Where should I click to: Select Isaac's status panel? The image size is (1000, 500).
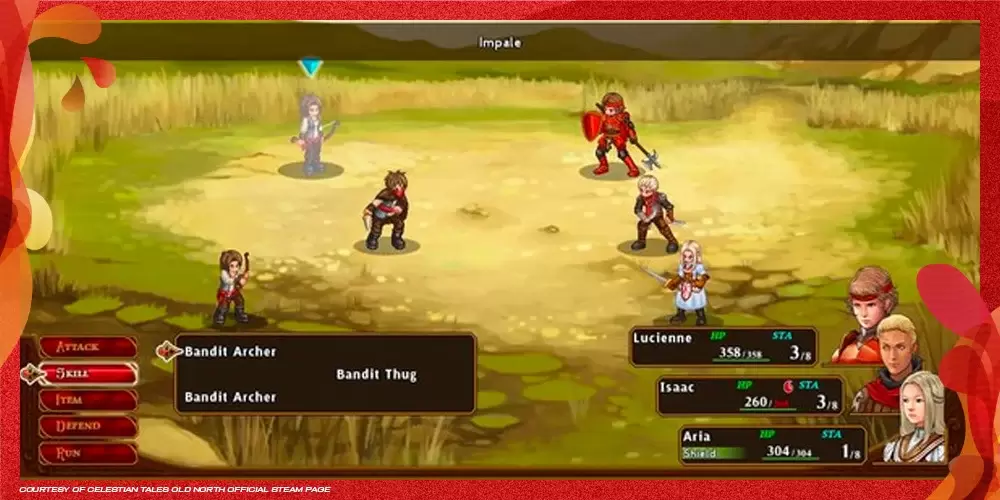tap(749, 395)
